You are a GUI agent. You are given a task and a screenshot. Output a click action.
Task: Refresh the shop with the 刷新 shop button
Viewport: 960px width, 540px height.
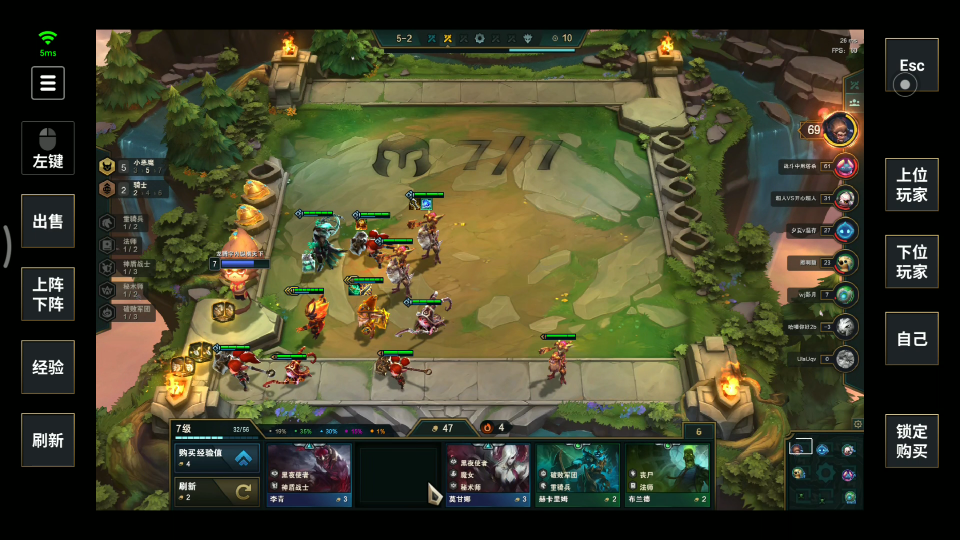click(217, 491)
